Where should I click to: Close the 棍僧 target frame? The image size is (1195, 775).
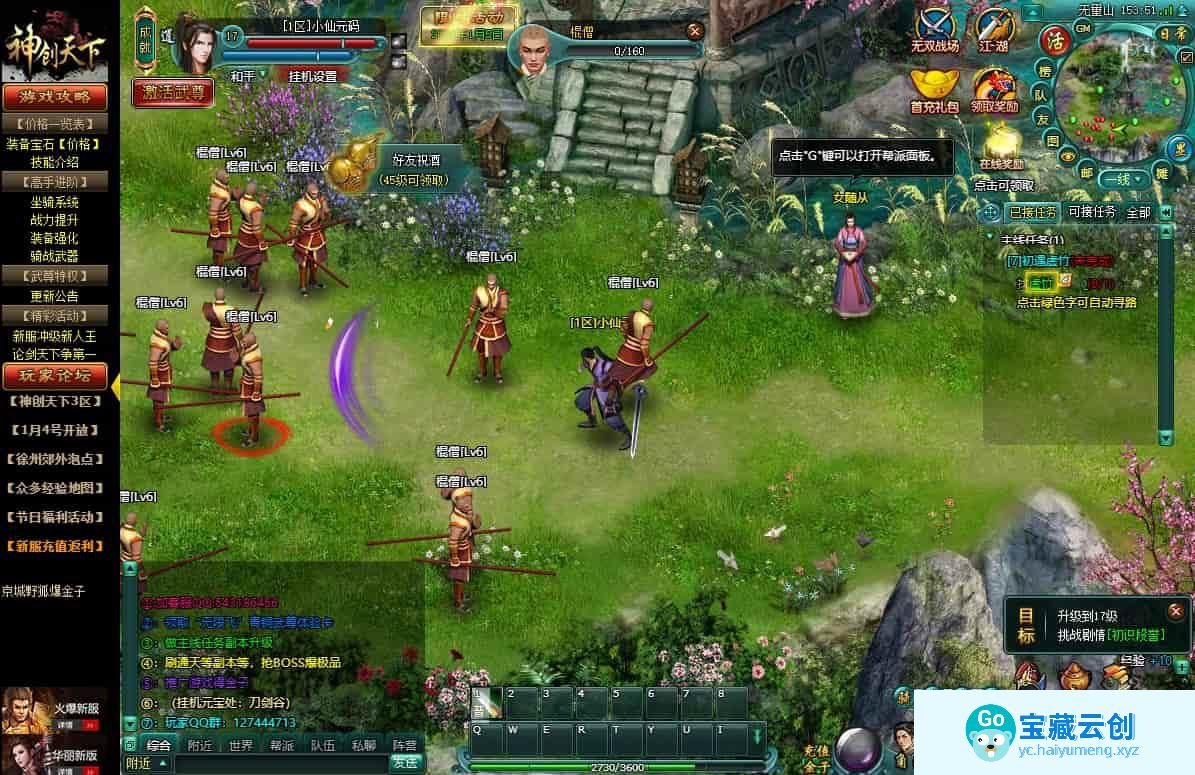[695, 31]
